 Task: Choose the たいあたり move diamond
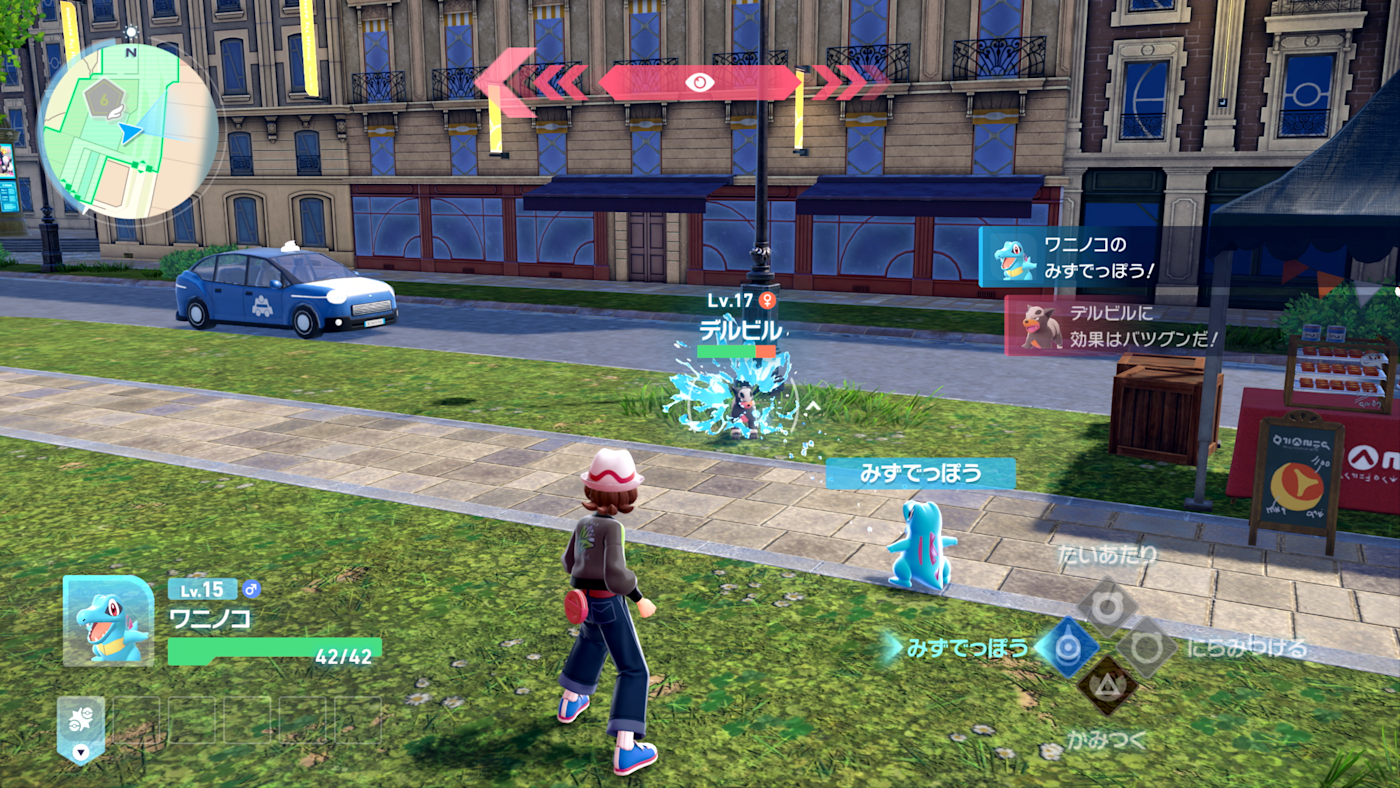(x=1107, y=607)
